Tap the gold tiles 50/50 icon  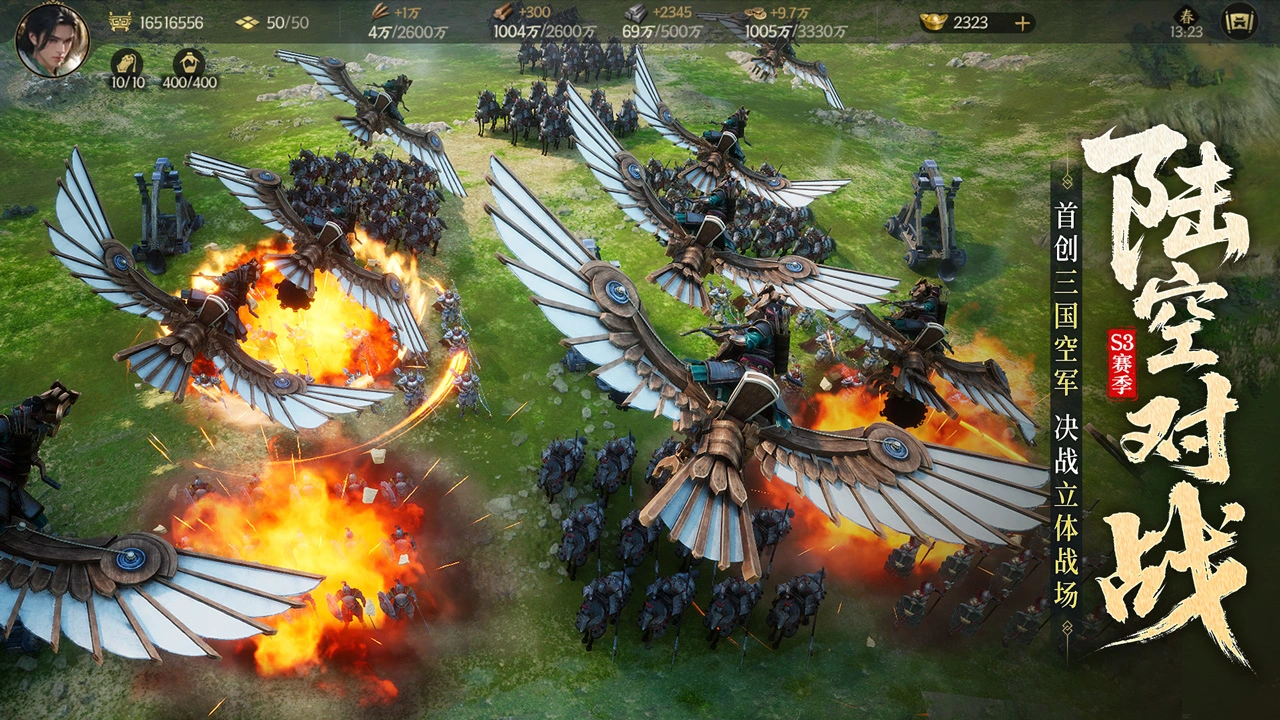pos(247,22)
